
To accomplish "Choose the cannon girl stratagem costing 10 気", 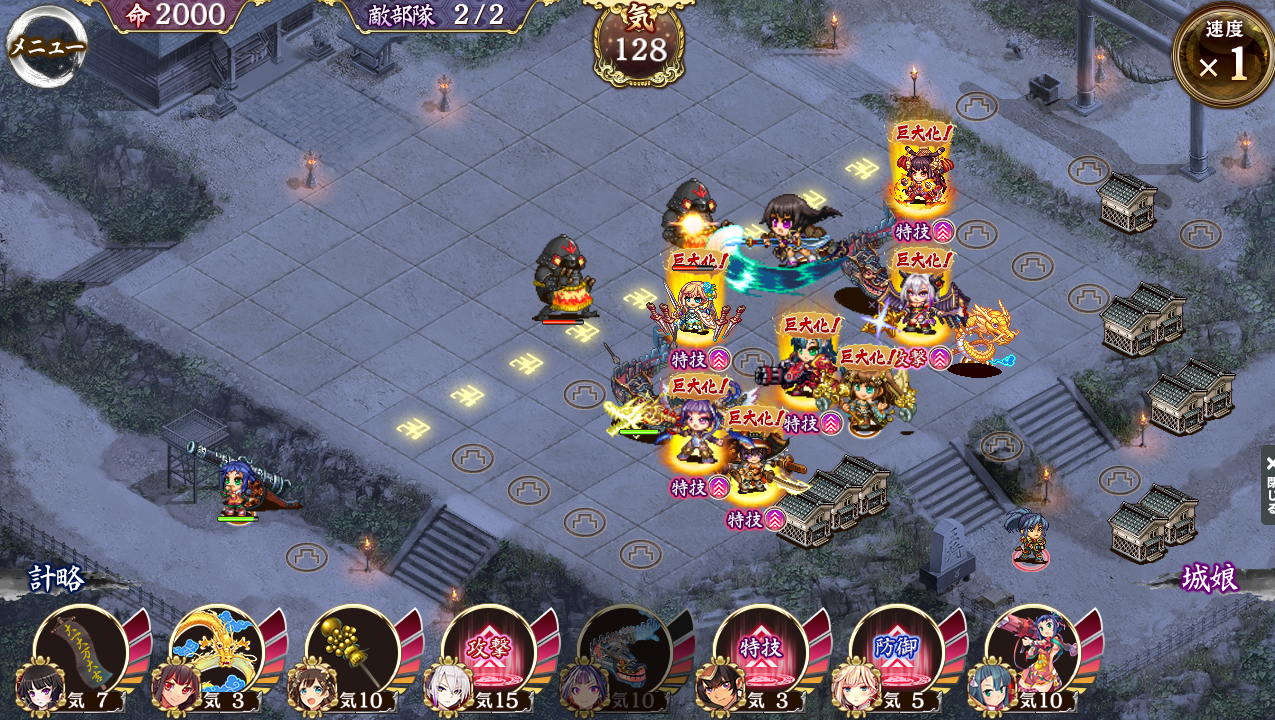I will [1032, 652].
